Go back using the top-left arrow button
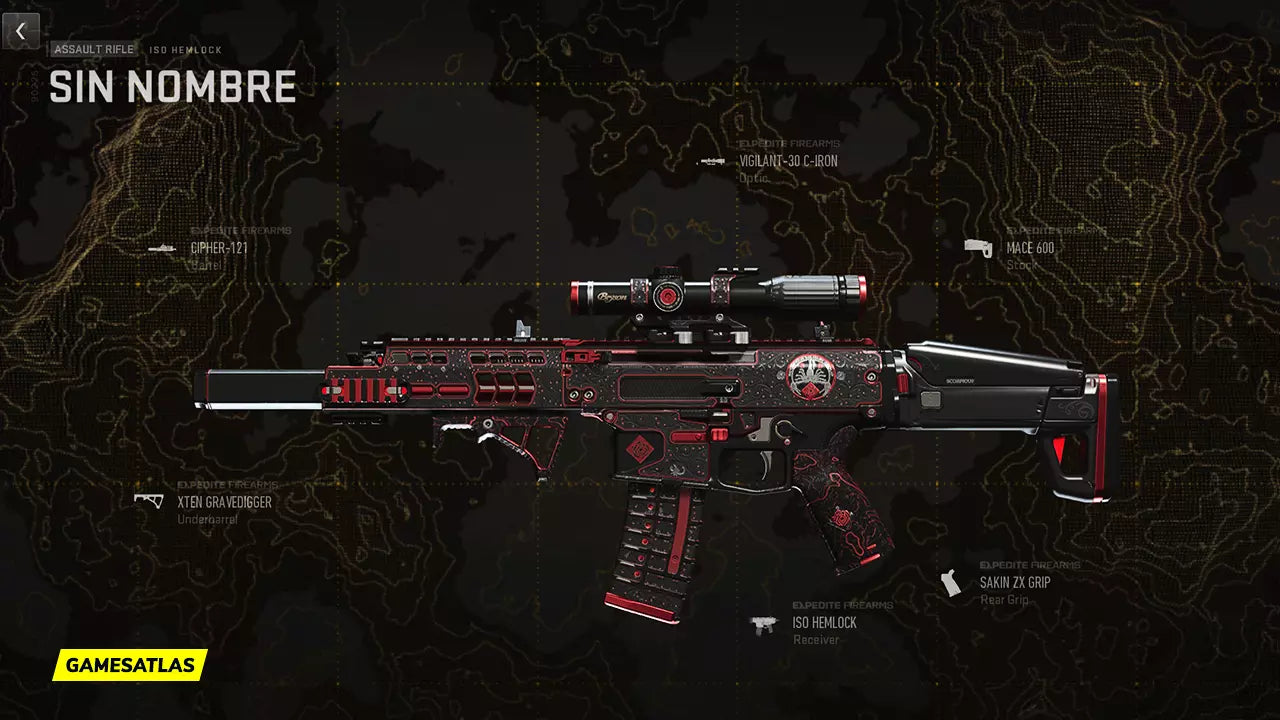1280x720 pixels. 20,31
